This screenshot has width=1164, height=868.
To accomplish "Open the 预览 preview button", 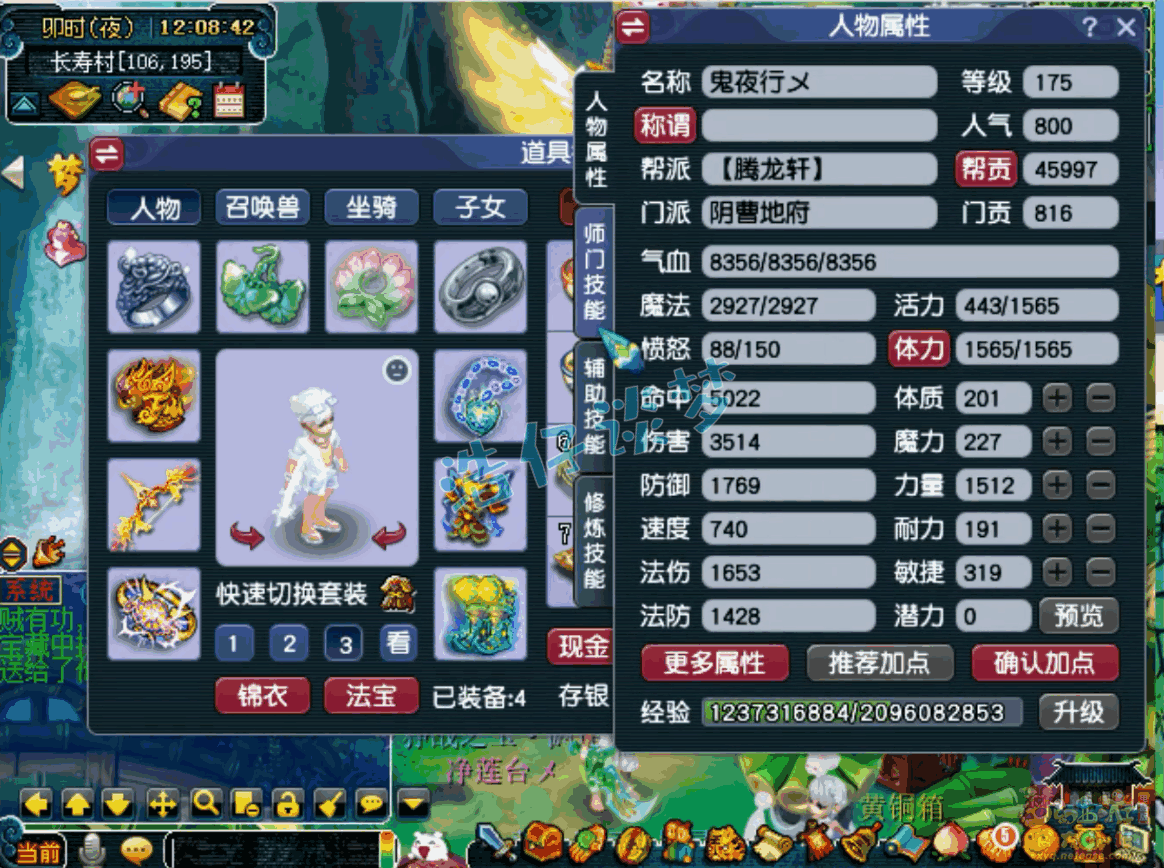I will click(x=1078, y=616).
